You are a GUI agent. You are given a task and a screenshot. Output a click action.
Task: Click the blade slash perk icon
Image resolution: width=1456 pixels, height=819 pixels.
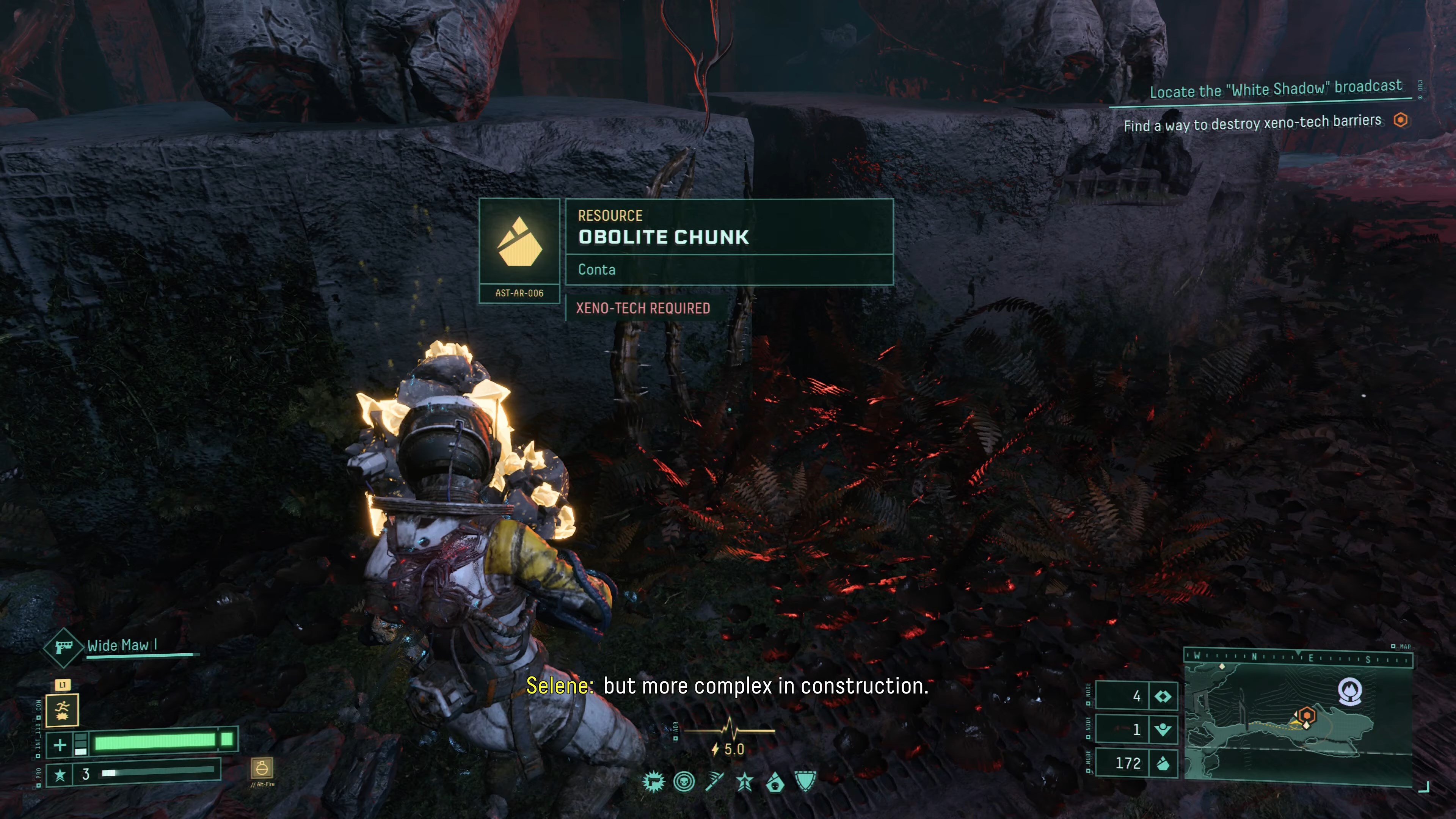click(x=715, y=782)
